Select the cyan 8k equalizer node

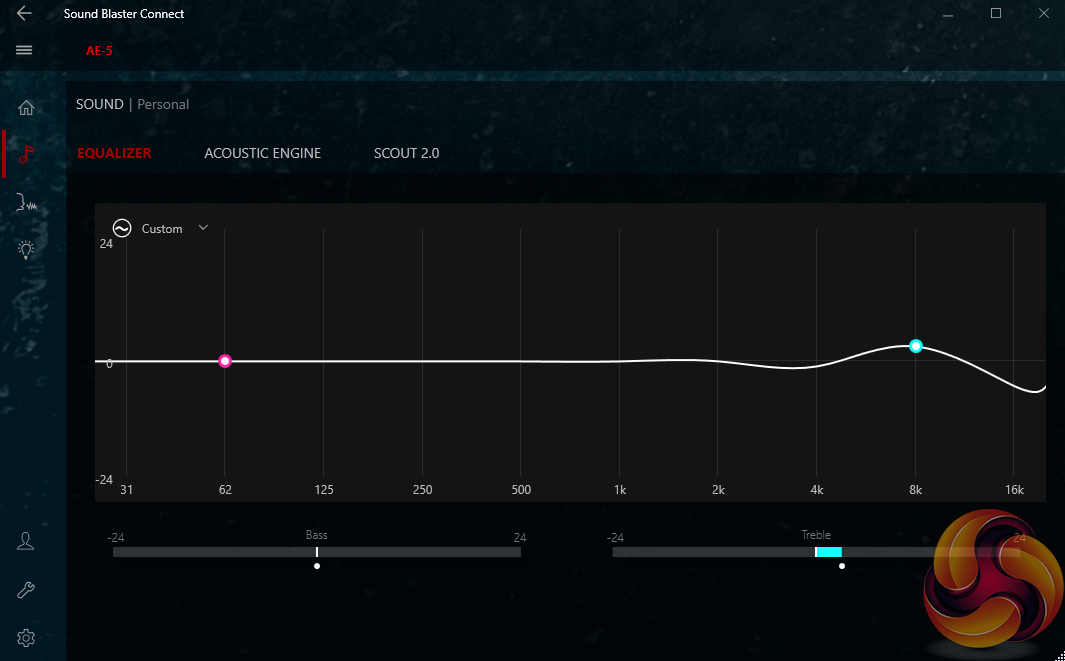pyautogui.click(x=916, y=346)
